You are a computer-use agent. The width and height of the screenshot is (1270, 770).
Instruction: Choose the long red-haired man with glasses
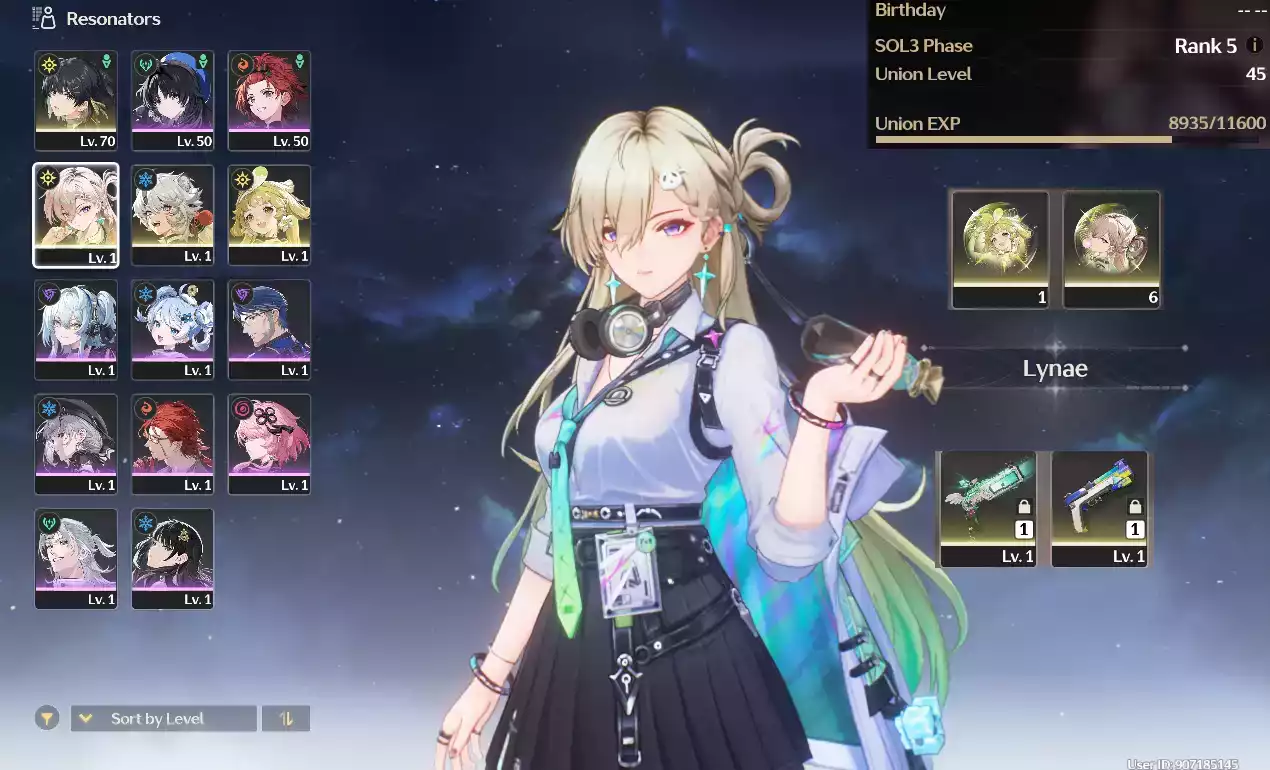[172, 444]
